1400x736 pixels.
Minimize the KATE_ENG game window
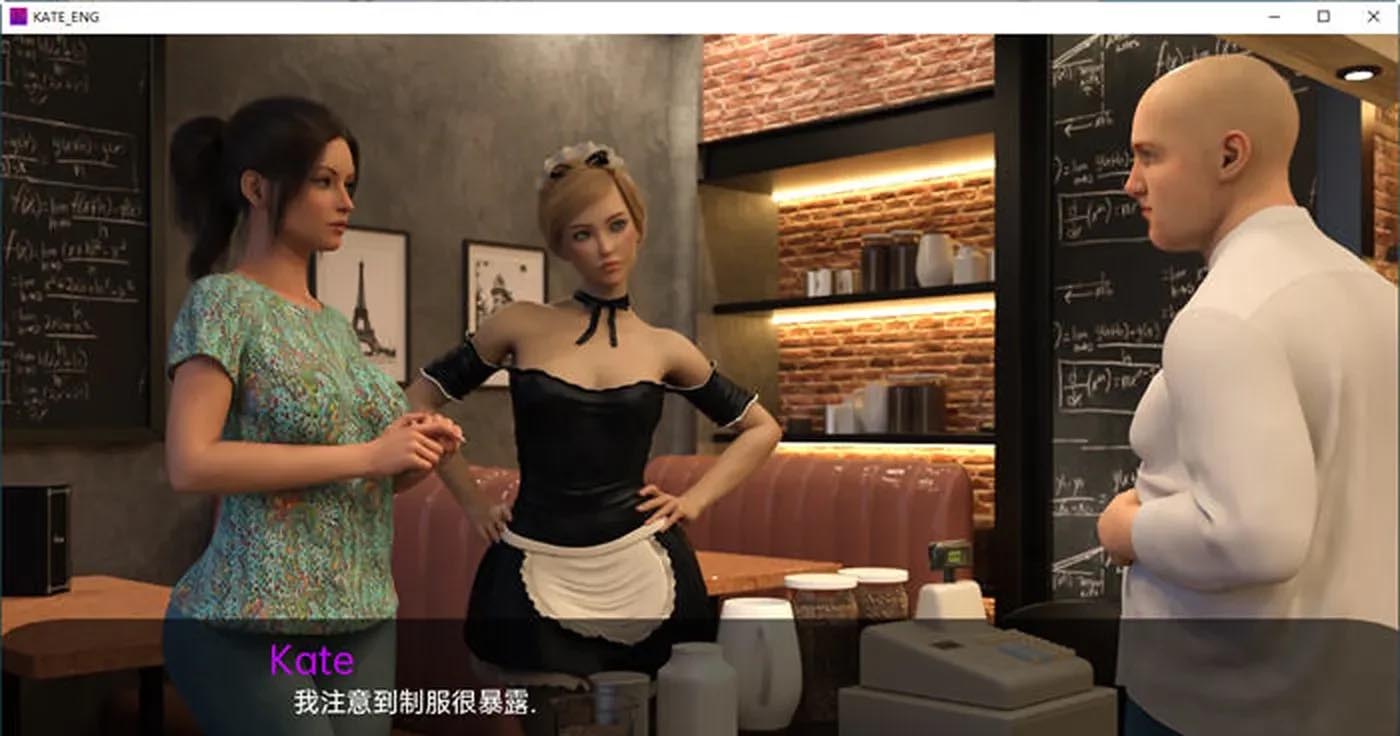click(x=1274, y=16)
